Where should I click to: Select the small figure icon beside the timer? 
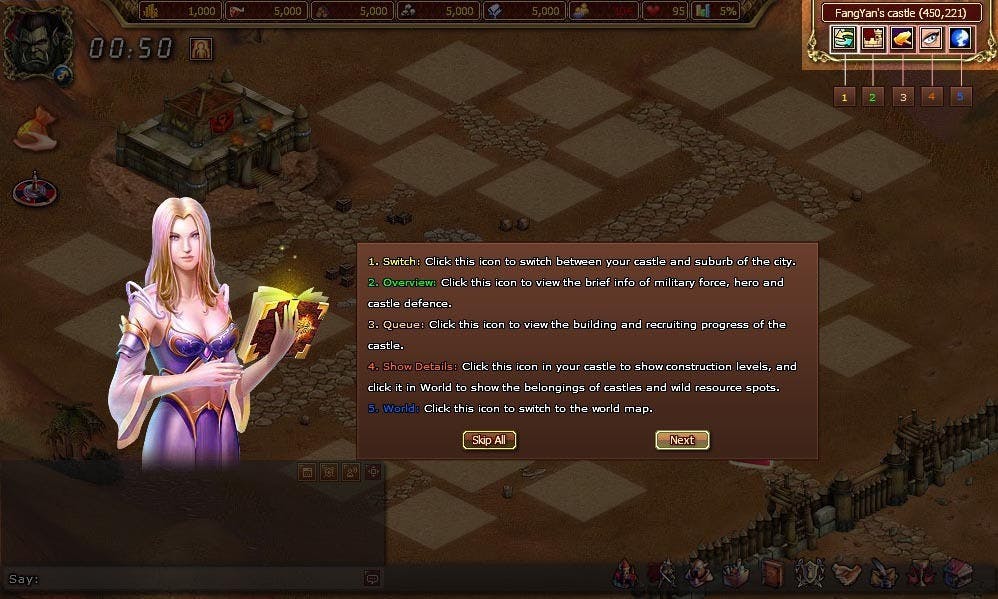pyautogui.click(x=201, y=49)
